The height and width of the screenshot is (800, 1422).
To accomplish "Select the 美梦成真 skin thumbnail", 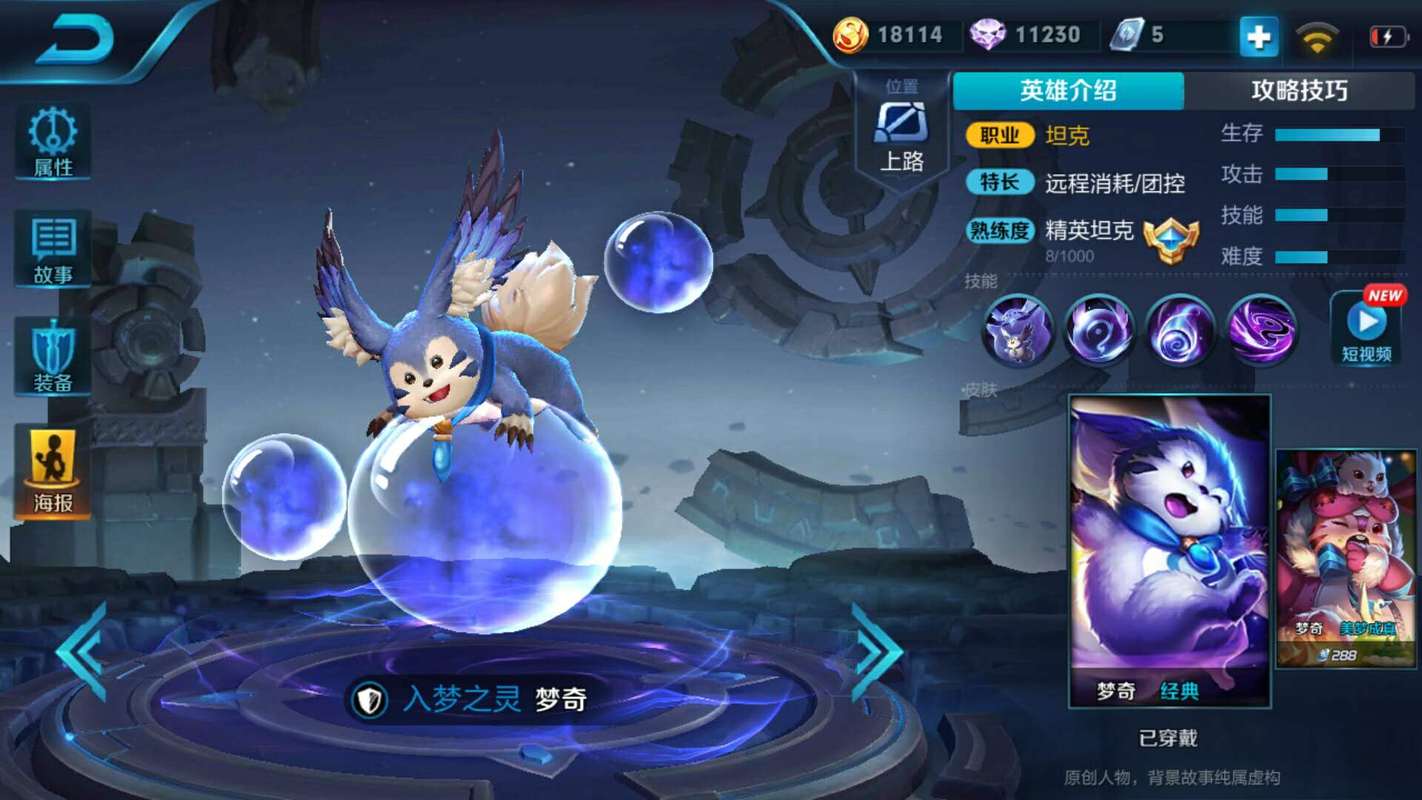I will [1345, 550].
